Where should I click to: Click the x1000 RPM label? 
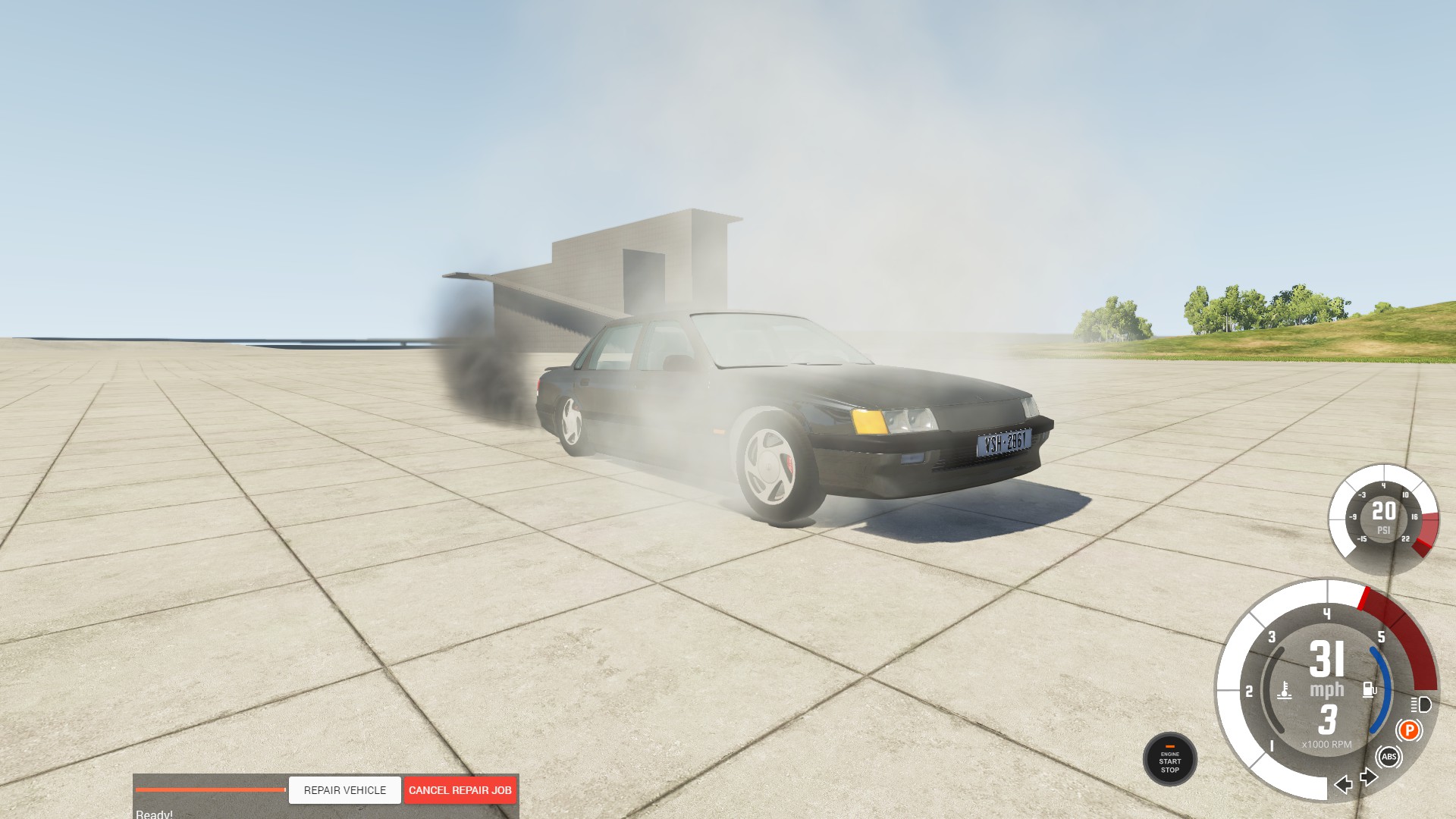(x=1326, y=744)
